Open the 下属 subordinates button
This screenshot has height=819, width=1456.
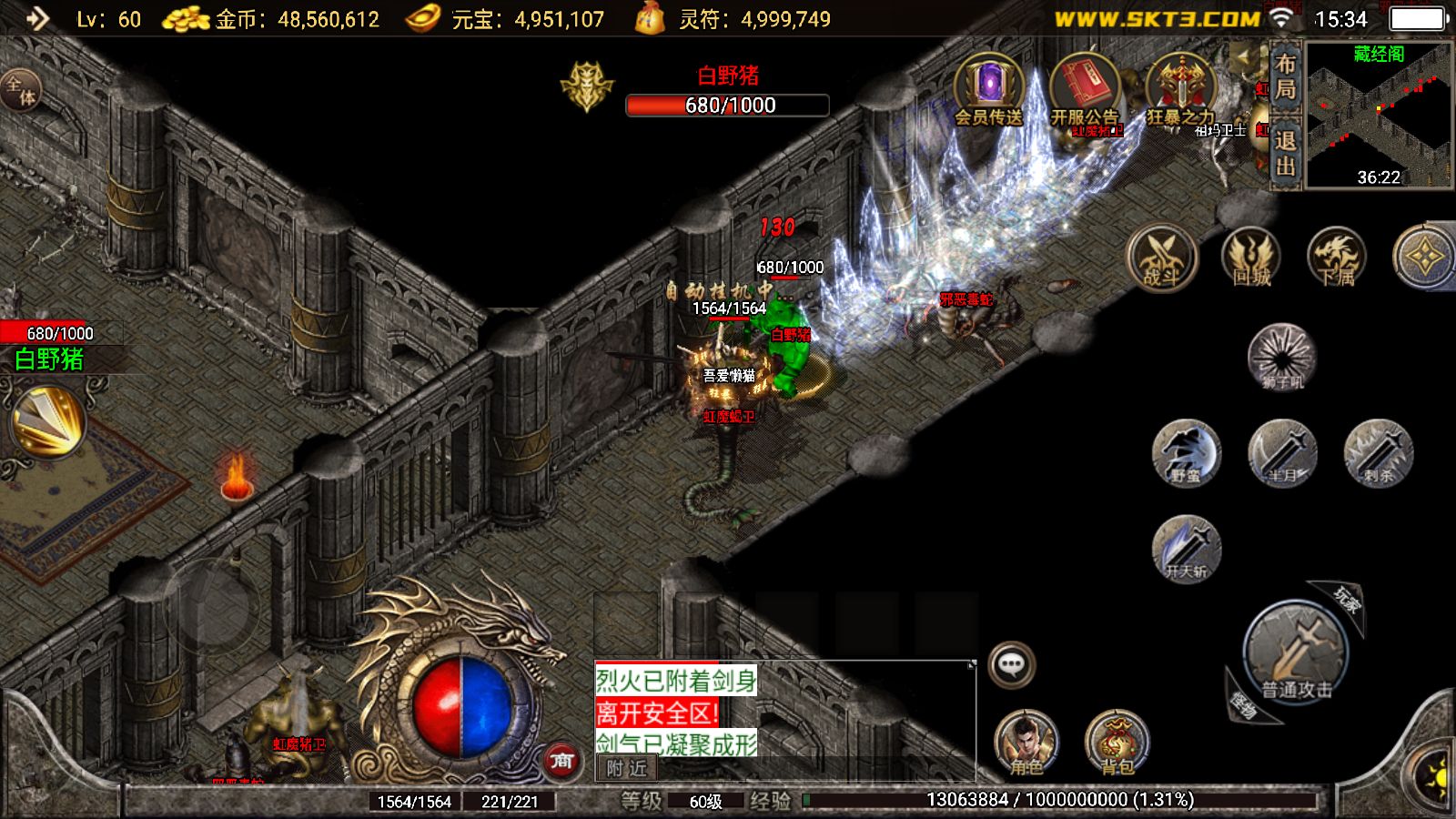pos(1336,258)
